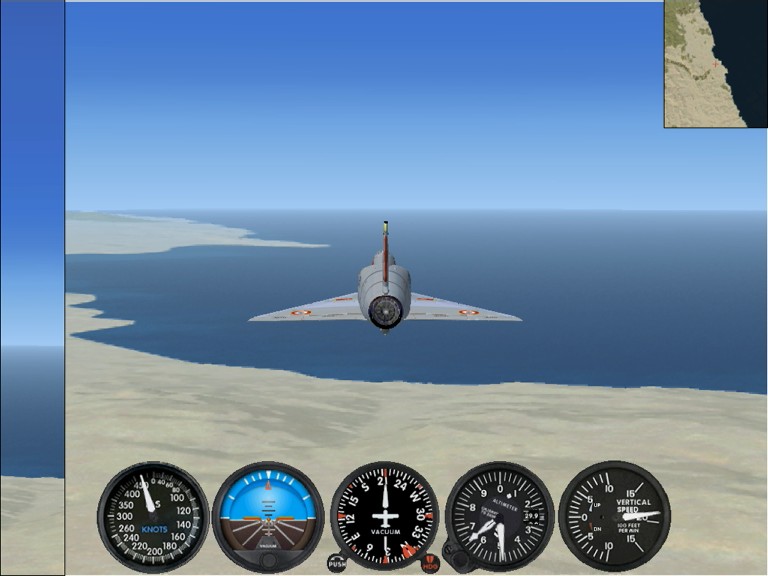Screen dimensions: 768x576
Task: Turn the PUSH knob on the heading gauge
Action: coord(337,563)
